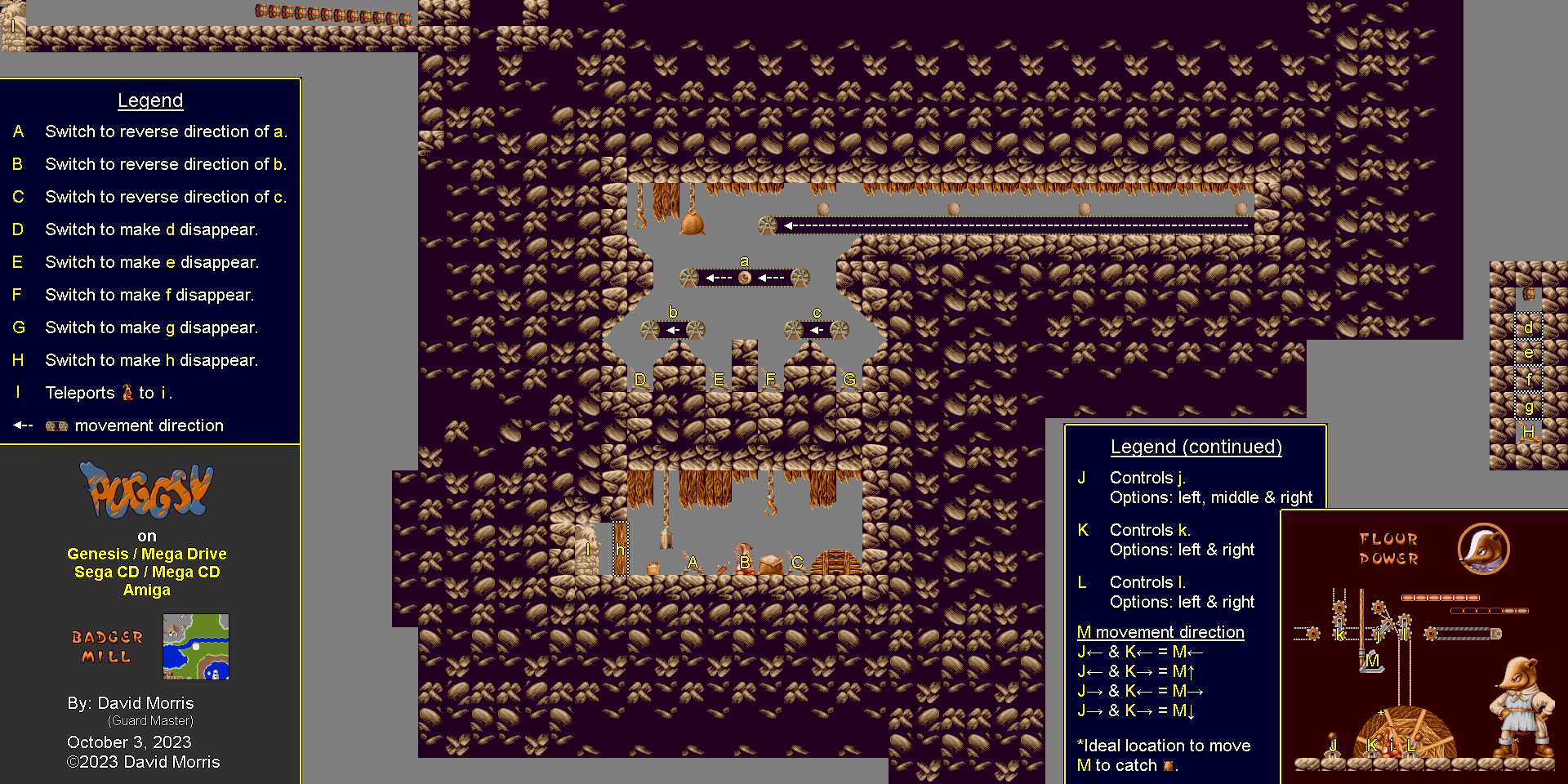
Task: Choose the 'K Controls k' legend entry
Action: point(1150,530)
